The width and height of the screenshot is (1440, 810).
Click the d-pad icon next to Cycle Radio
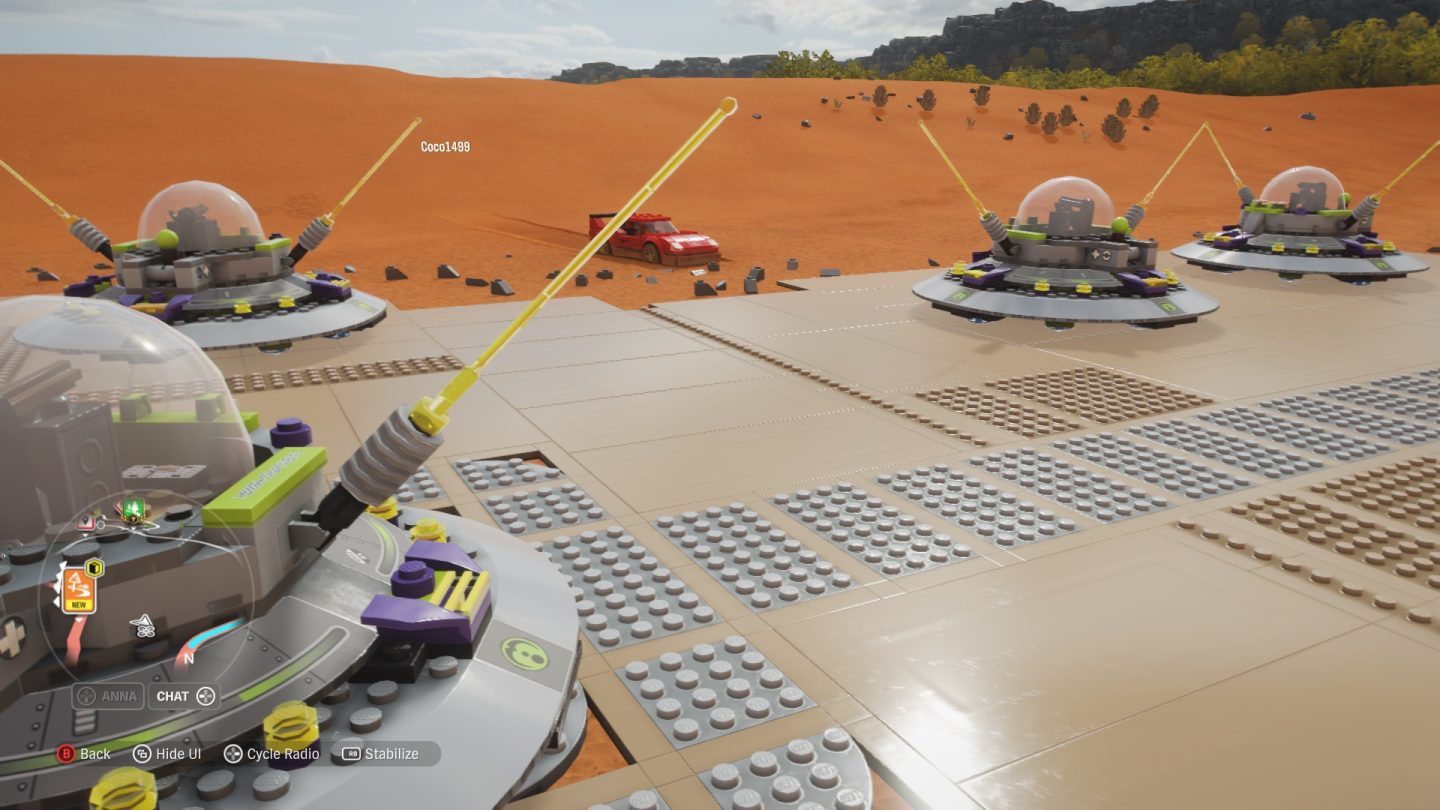pyautogui.click(x=232, y=754)
